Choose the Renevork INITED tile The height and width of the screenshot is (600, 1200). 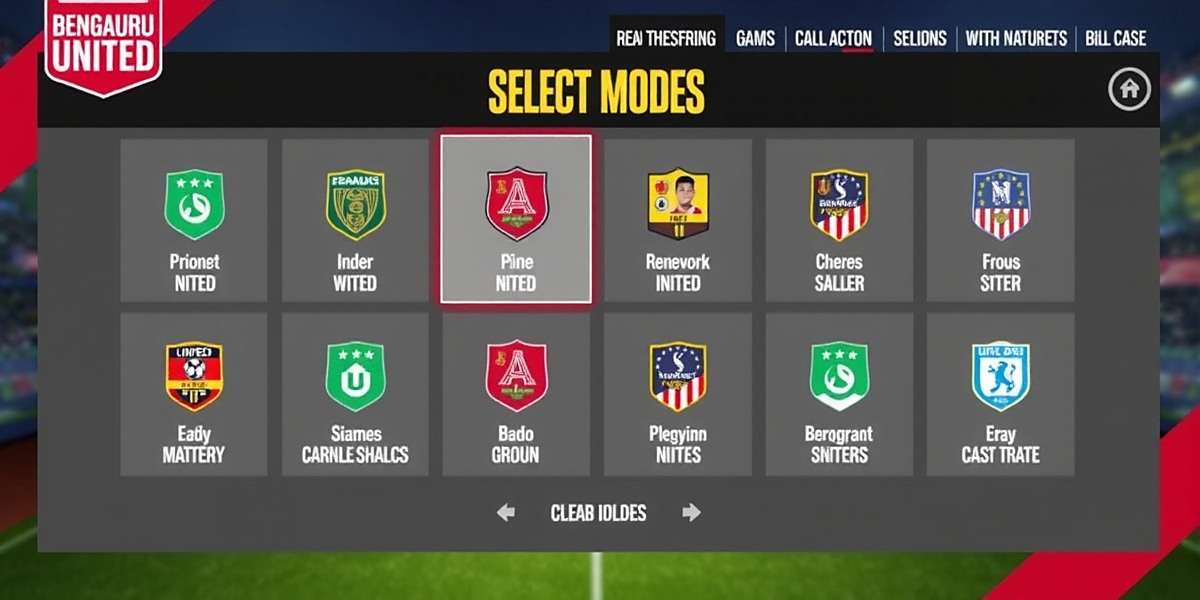click(678, 220)
